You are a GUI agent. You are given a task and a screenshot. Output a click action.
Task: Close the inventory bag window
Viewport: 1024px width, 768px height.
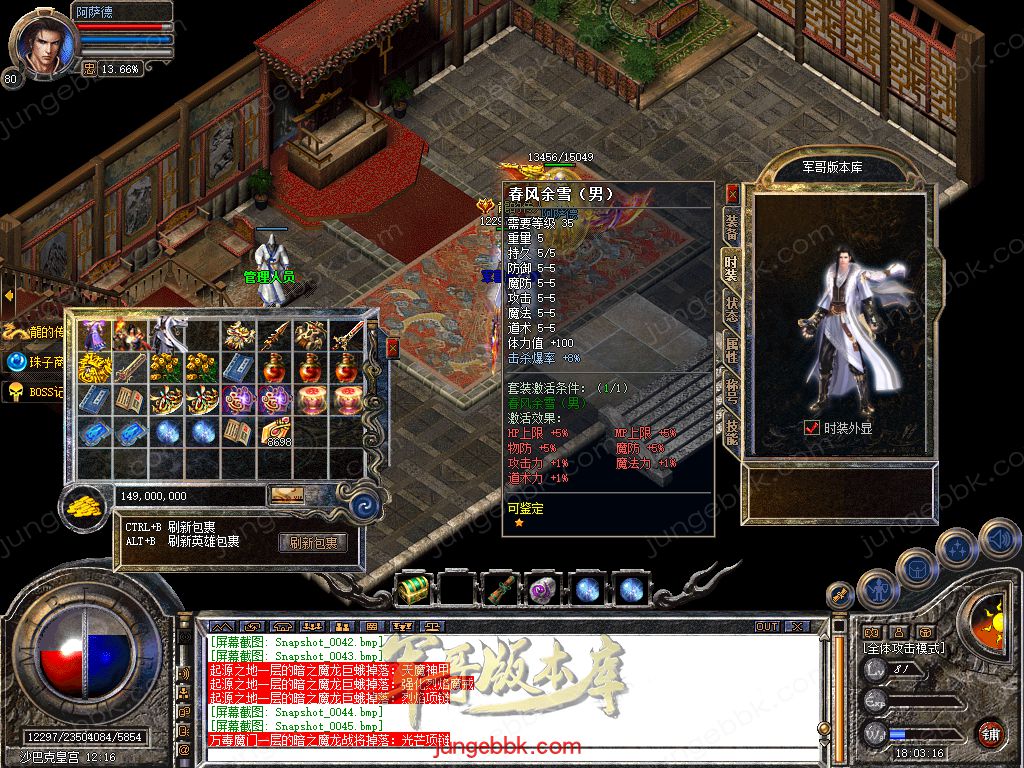click(392, 348)
